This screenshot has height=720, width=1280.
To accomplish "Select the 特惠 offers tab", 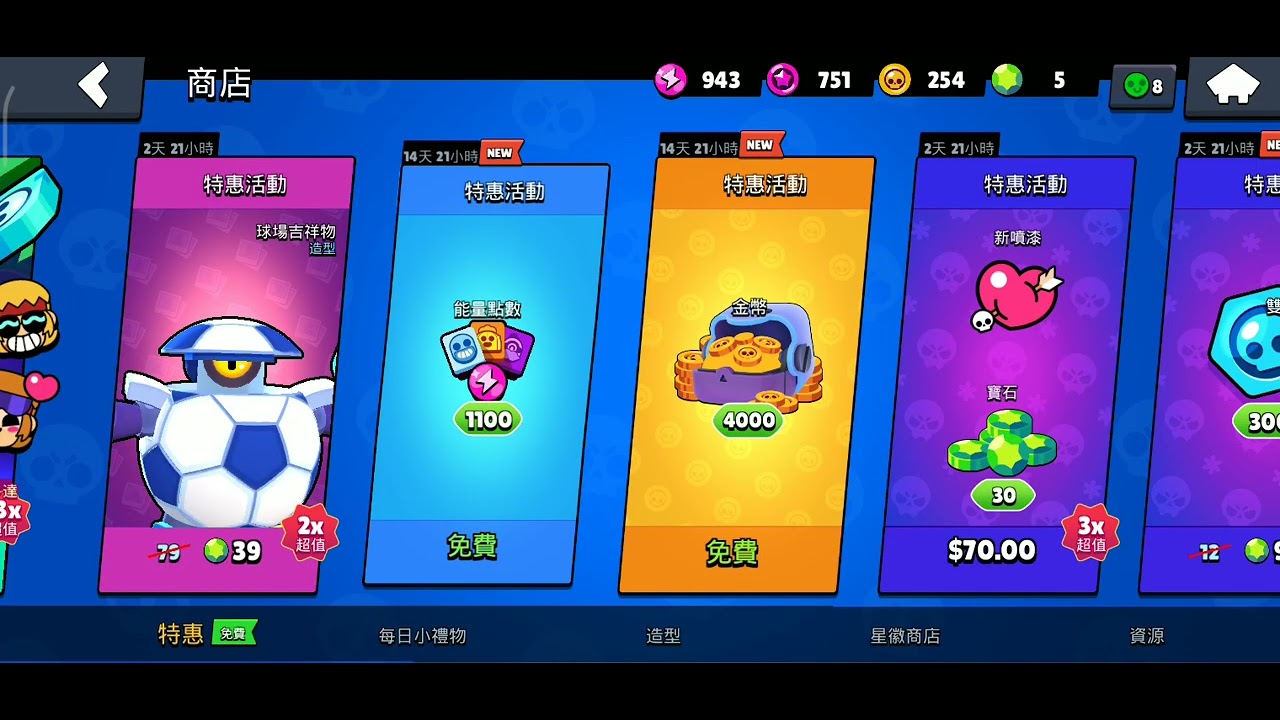I will (x=181, y=634).
